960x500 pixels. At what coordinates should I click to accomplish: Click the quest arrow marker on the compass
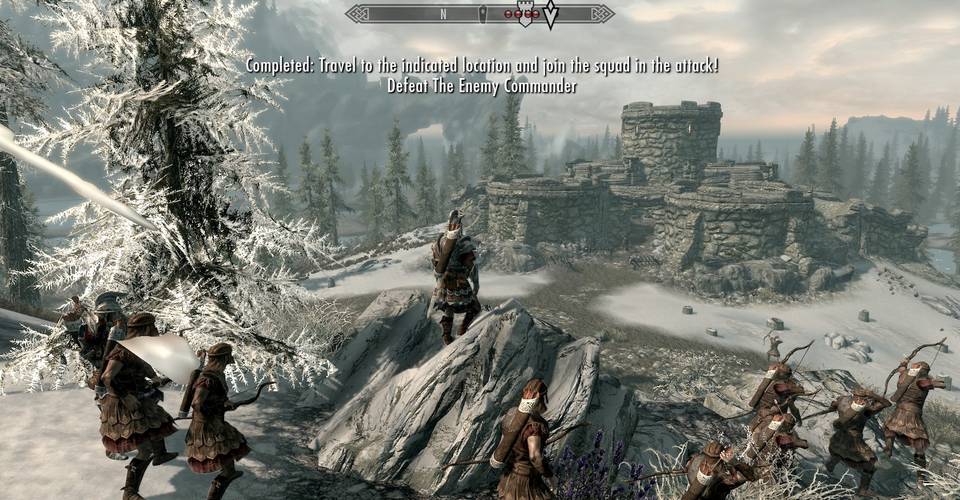coord(550,14)
